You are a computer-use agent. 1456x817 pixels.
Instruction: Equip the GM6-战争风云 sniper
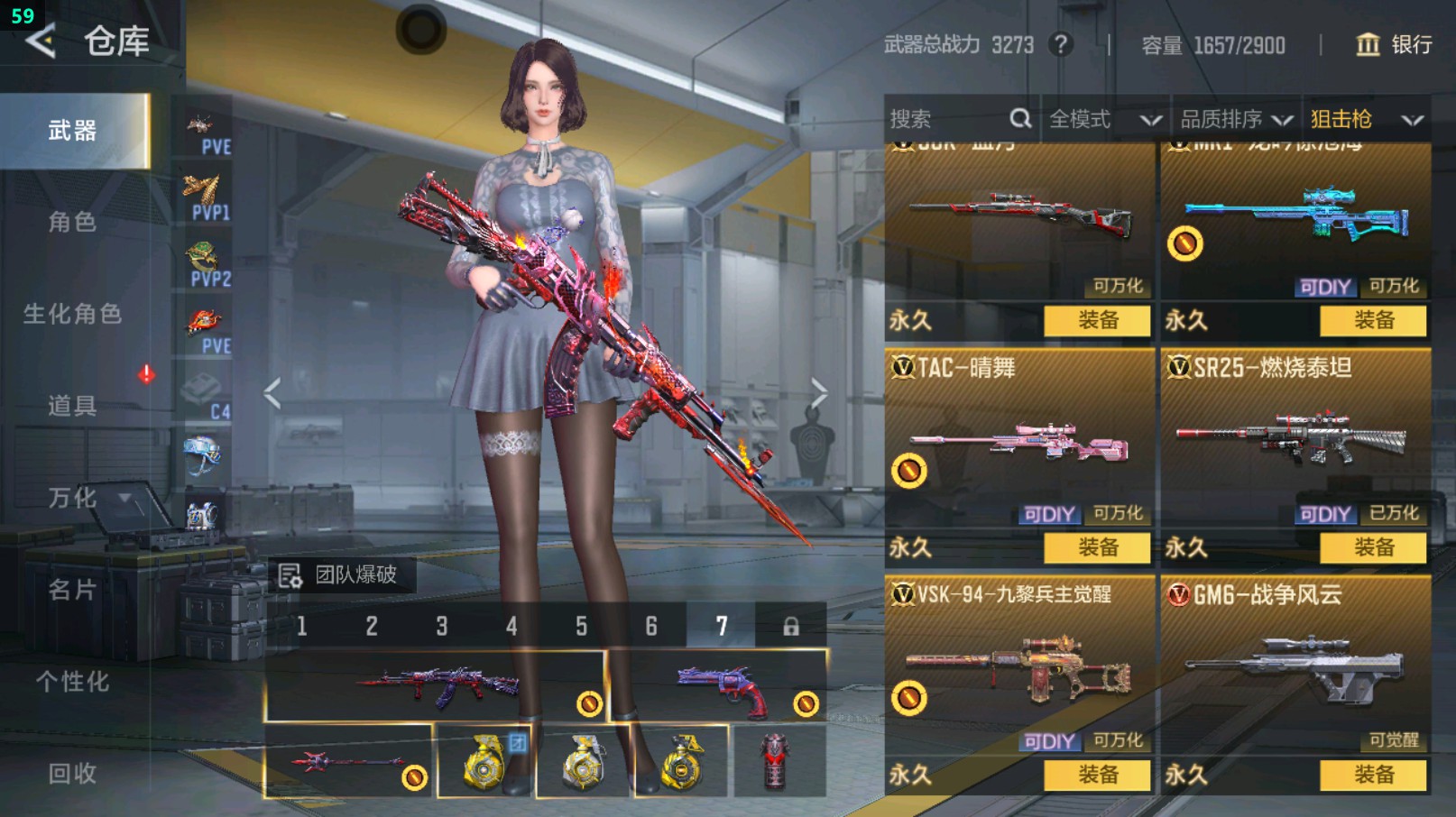pos(1373,775)
